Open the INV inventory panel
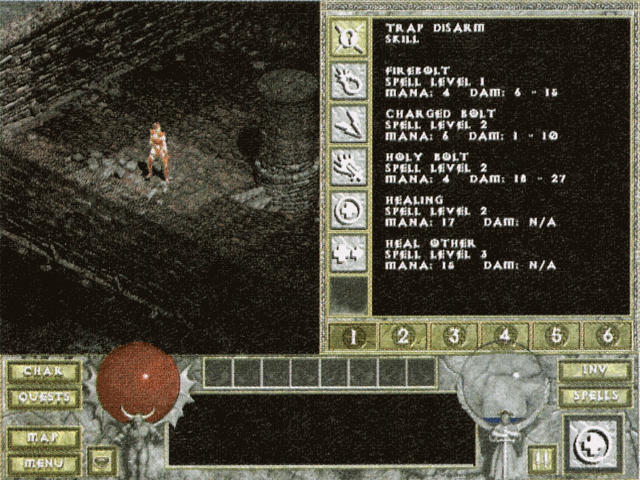This screenshot has height=480, width=640. [595, 371]
